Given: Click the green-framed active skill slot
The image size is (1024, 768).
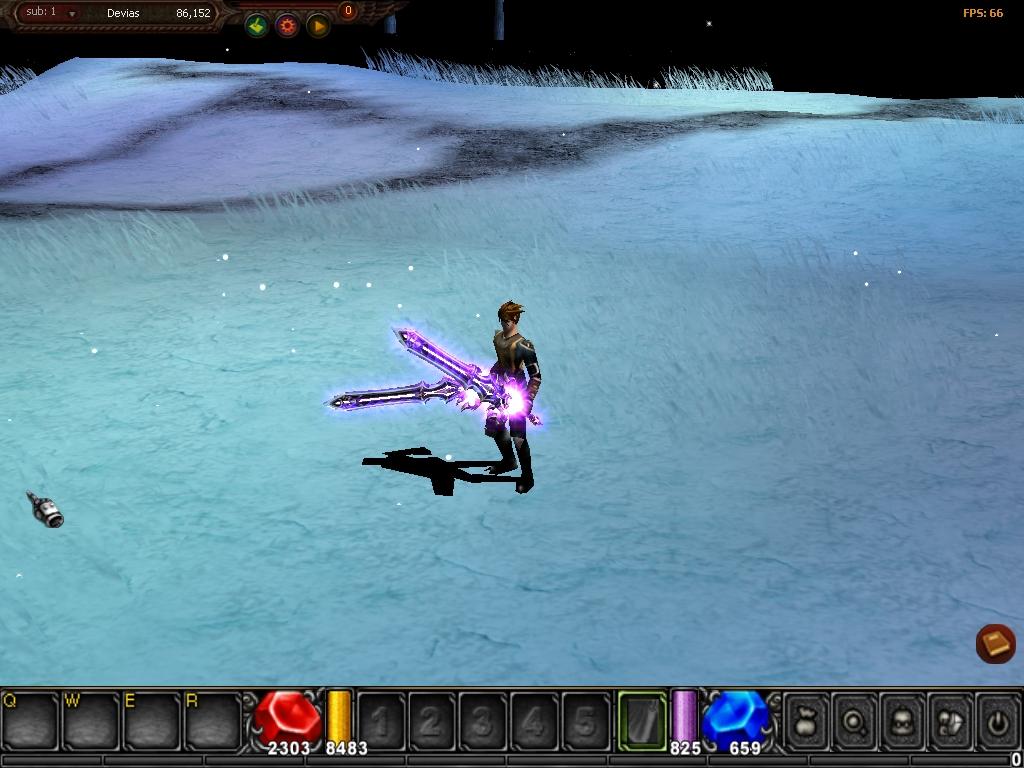Looking at the screenshot, I should pos(642,720).
